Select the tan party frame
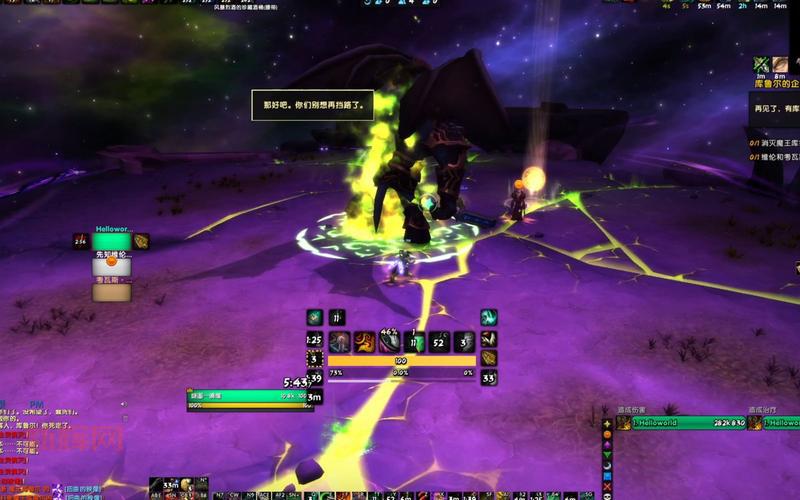 click(x=111, y=292)
